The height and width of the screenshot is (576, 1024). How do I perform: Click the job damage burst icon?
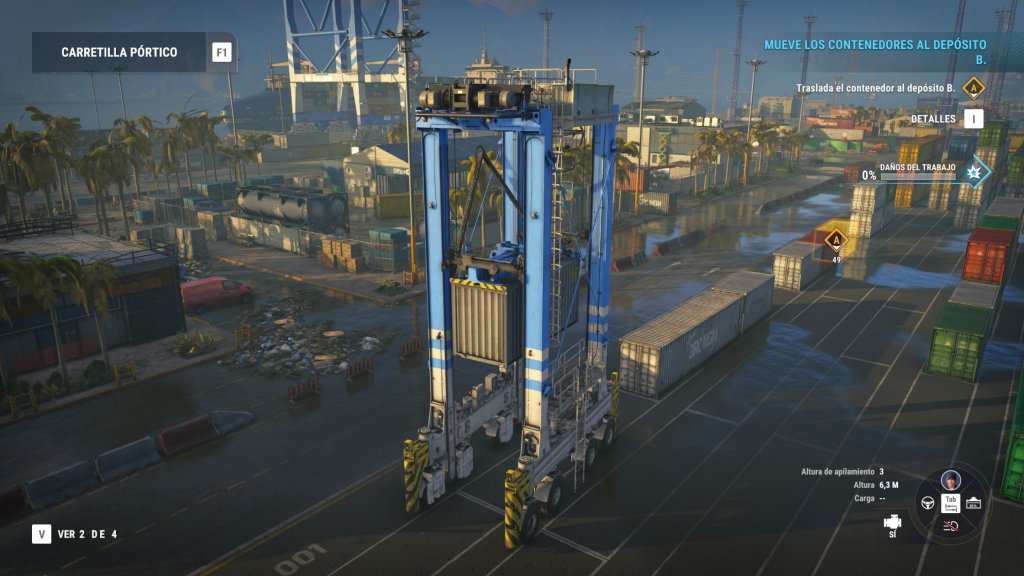972,173
